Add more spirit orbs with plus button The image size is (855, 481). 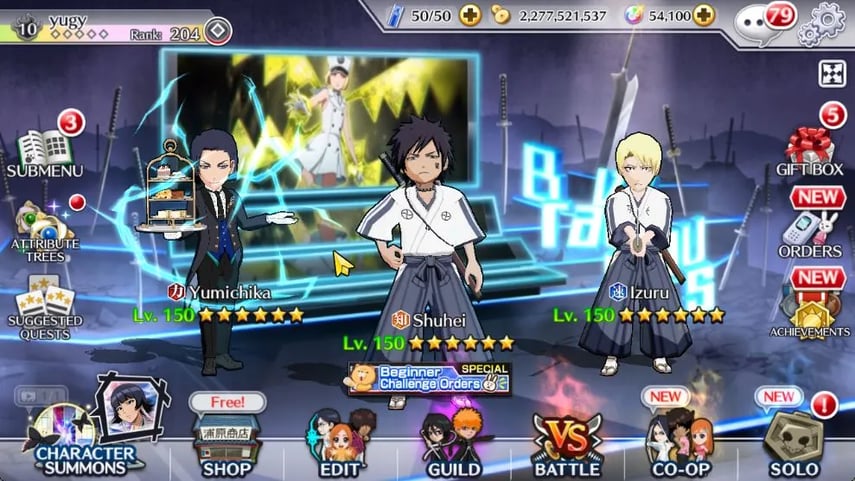[704, 16]
